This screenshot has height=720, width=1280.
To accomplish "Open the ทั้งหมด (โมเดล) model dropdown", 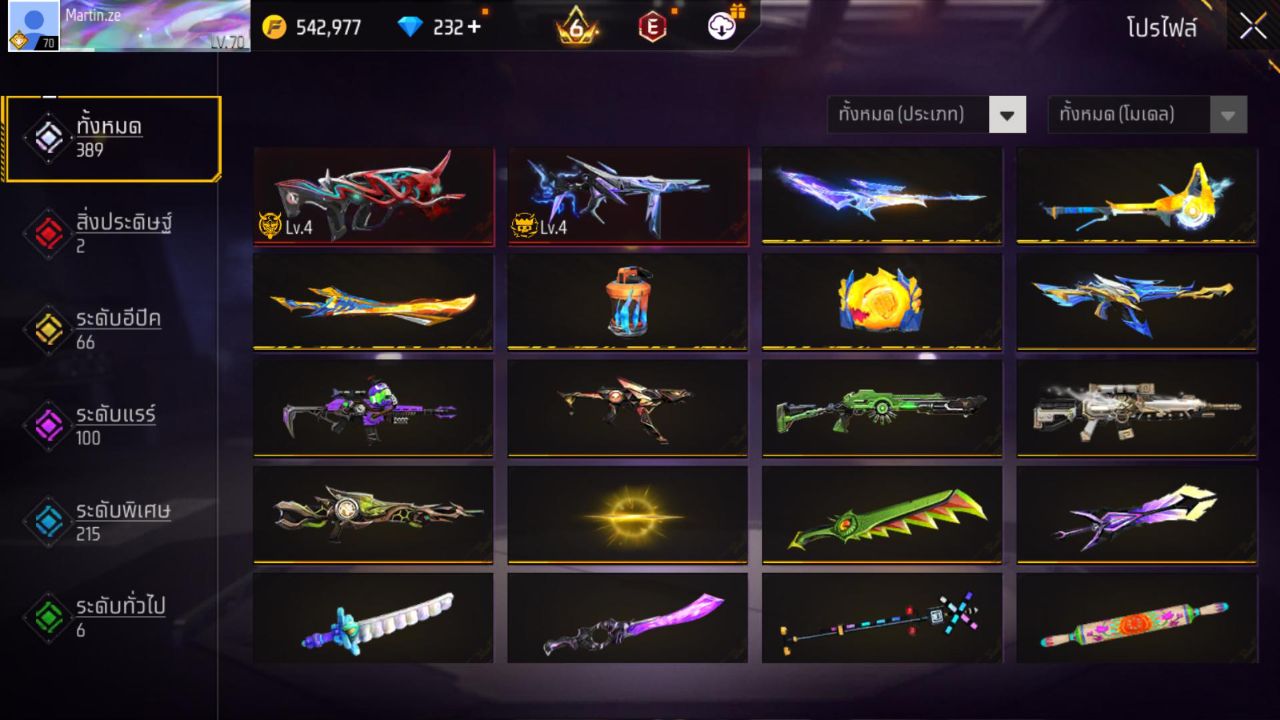I will point(1146,114).
